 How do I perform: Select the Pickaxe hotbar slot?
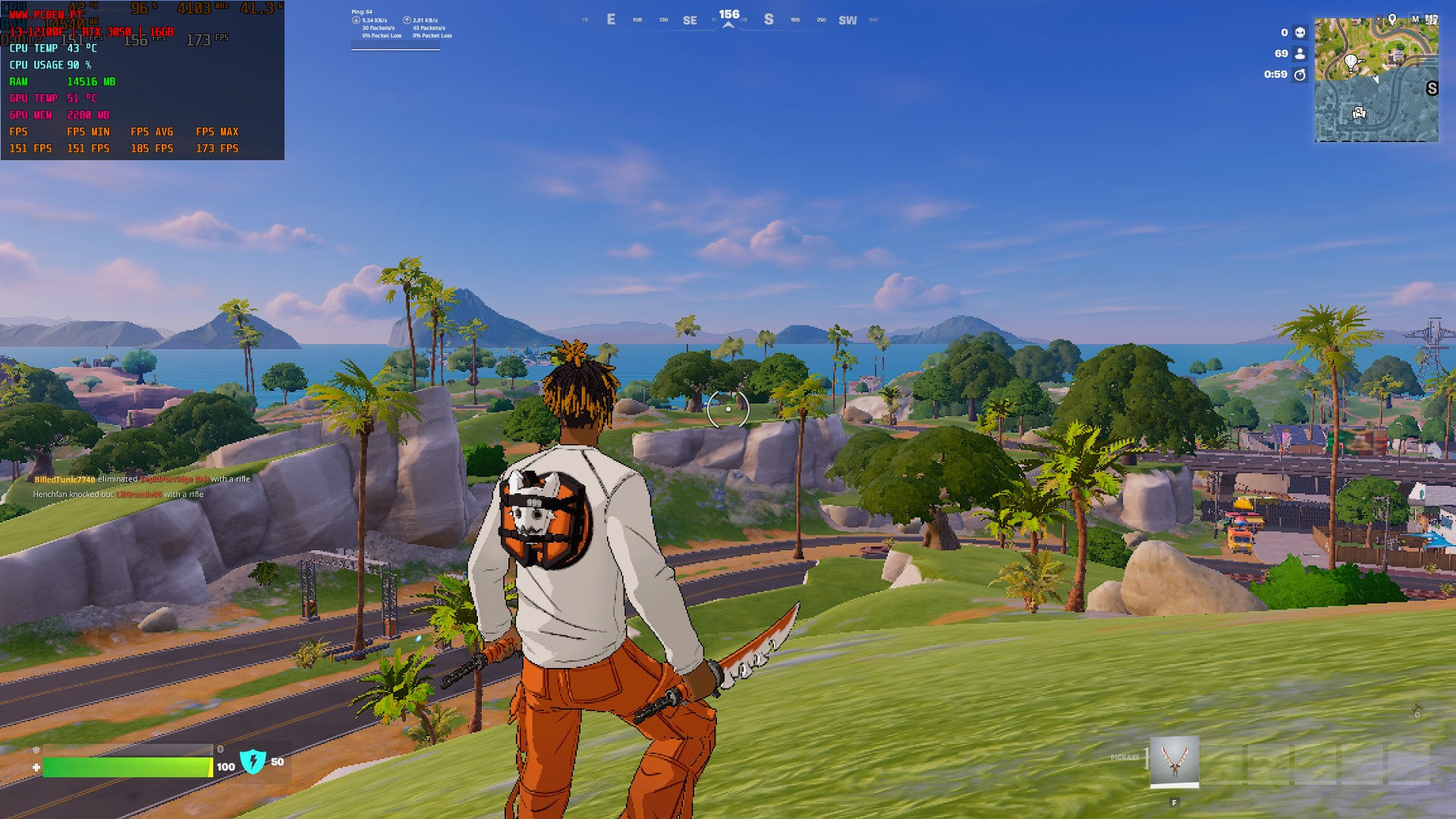coord(1174,761)
